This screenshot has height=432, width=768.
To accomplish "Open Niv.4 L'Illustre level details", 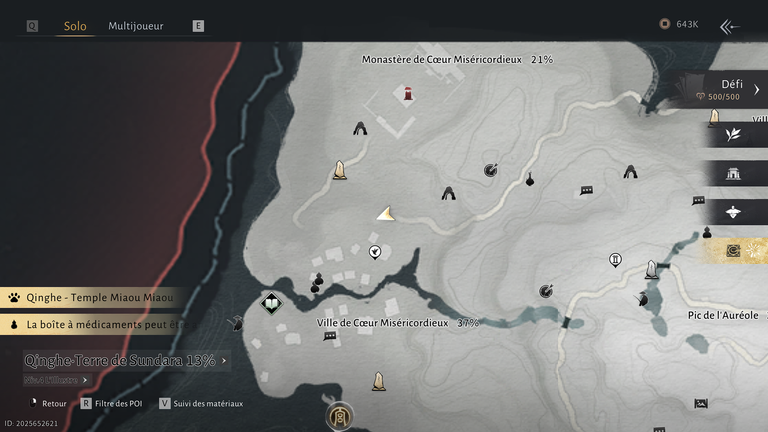I will (x=56, y=380).
